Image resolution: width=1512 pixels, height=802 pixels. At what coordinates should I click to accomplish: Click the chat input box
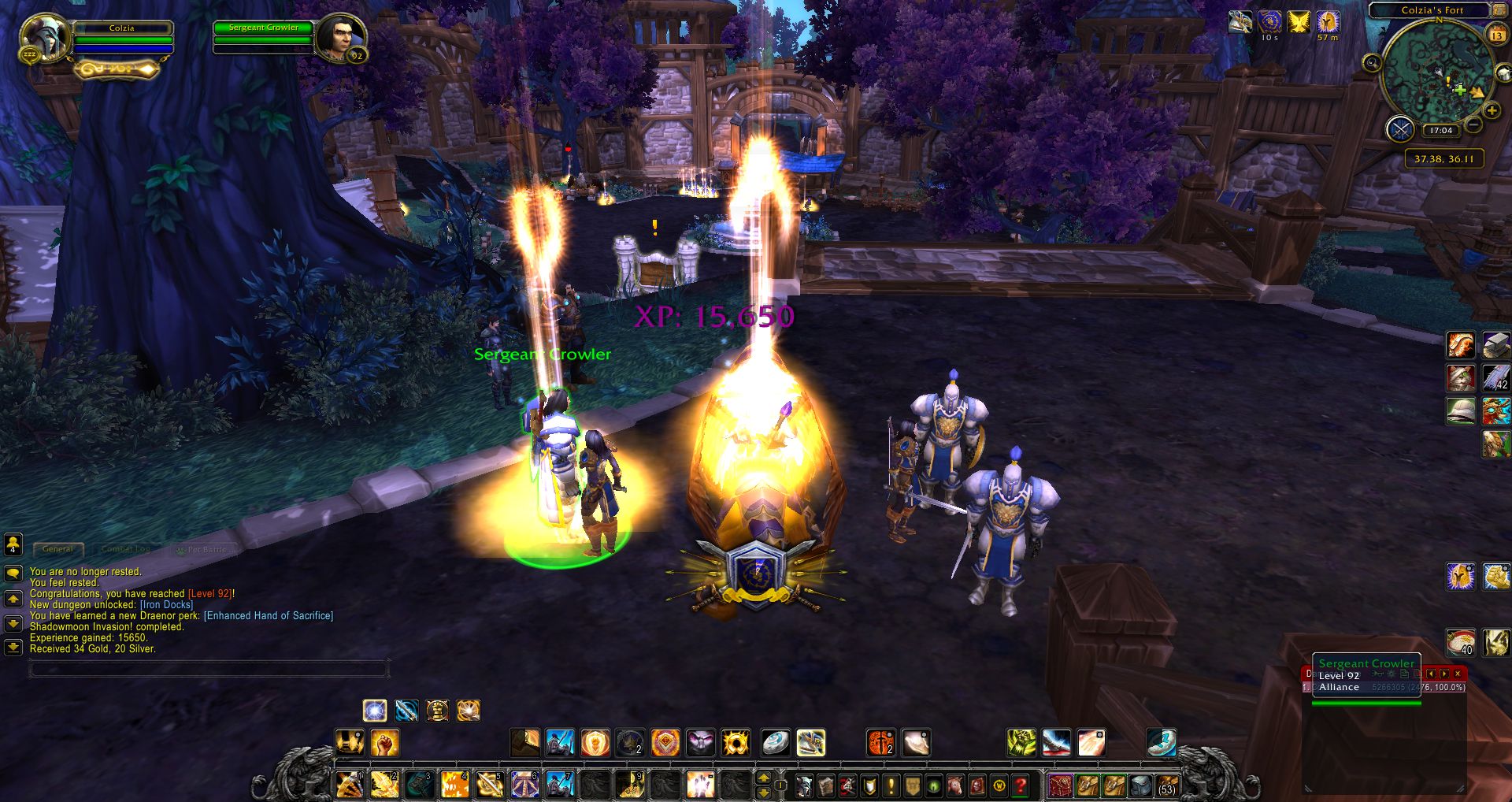209,670
